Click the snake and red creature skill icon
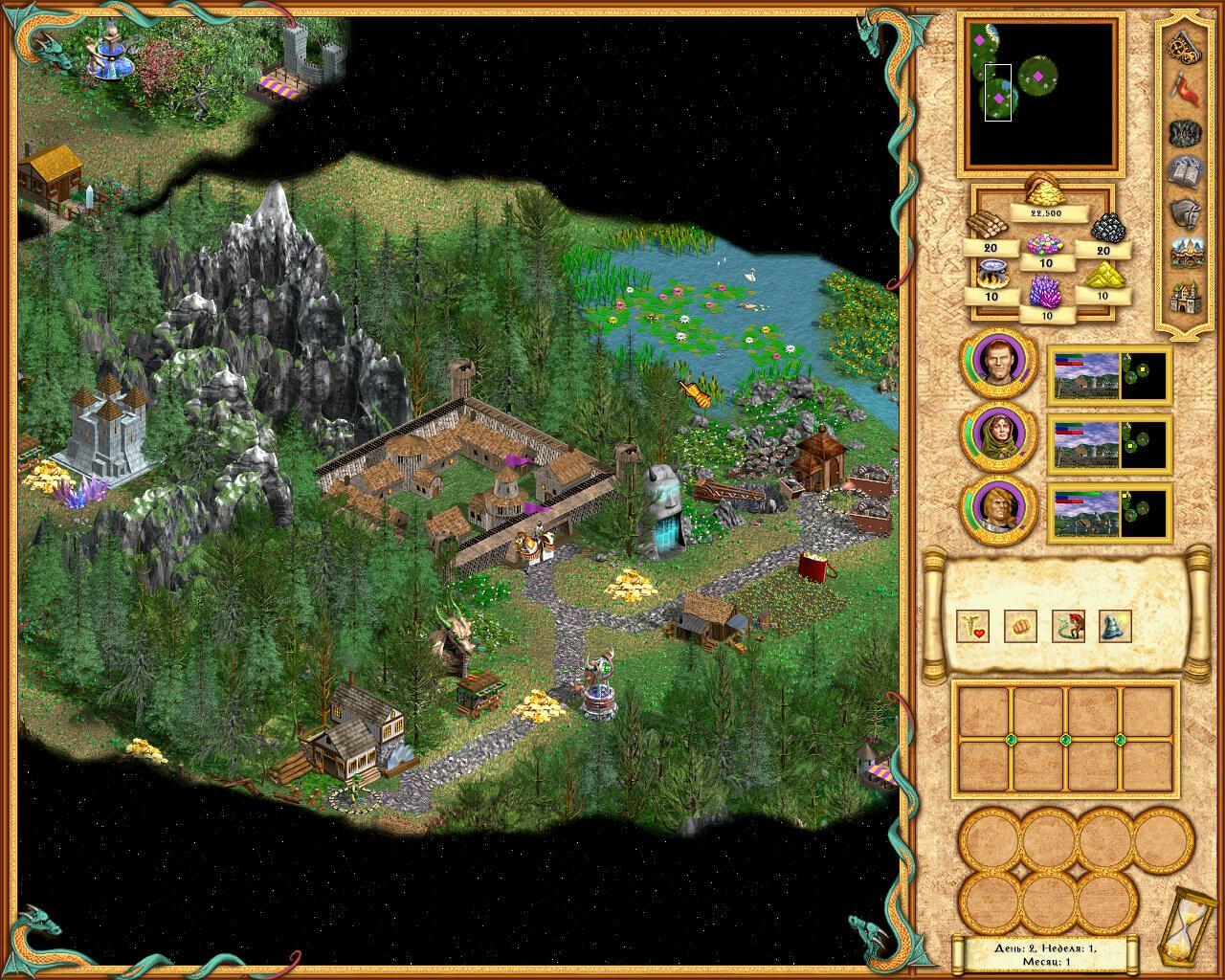This screenshot has width=1225, height=980. tap(1068, 627)
